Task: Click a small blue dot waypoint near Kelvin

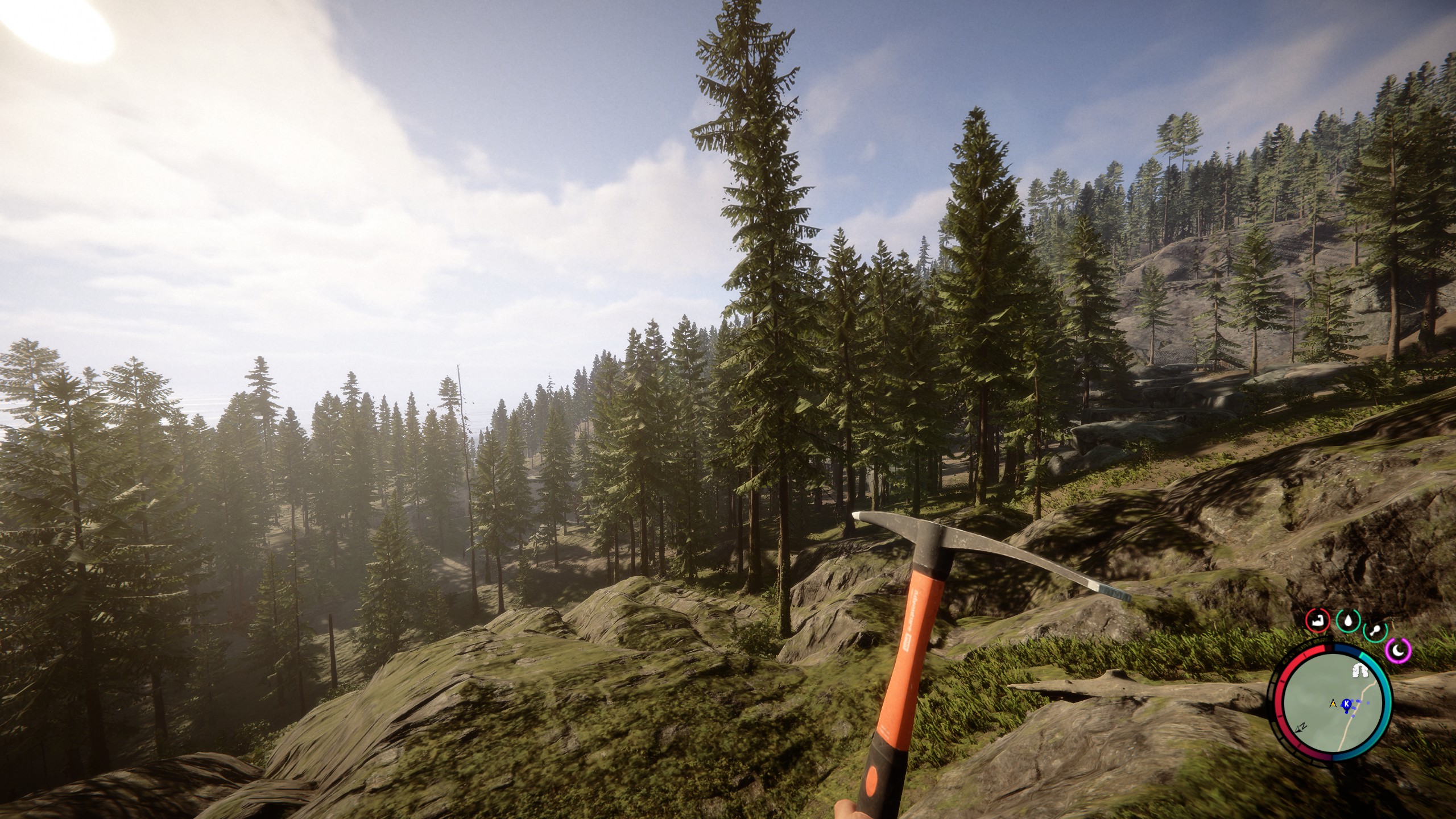Action: click(x=1358, y=701)
